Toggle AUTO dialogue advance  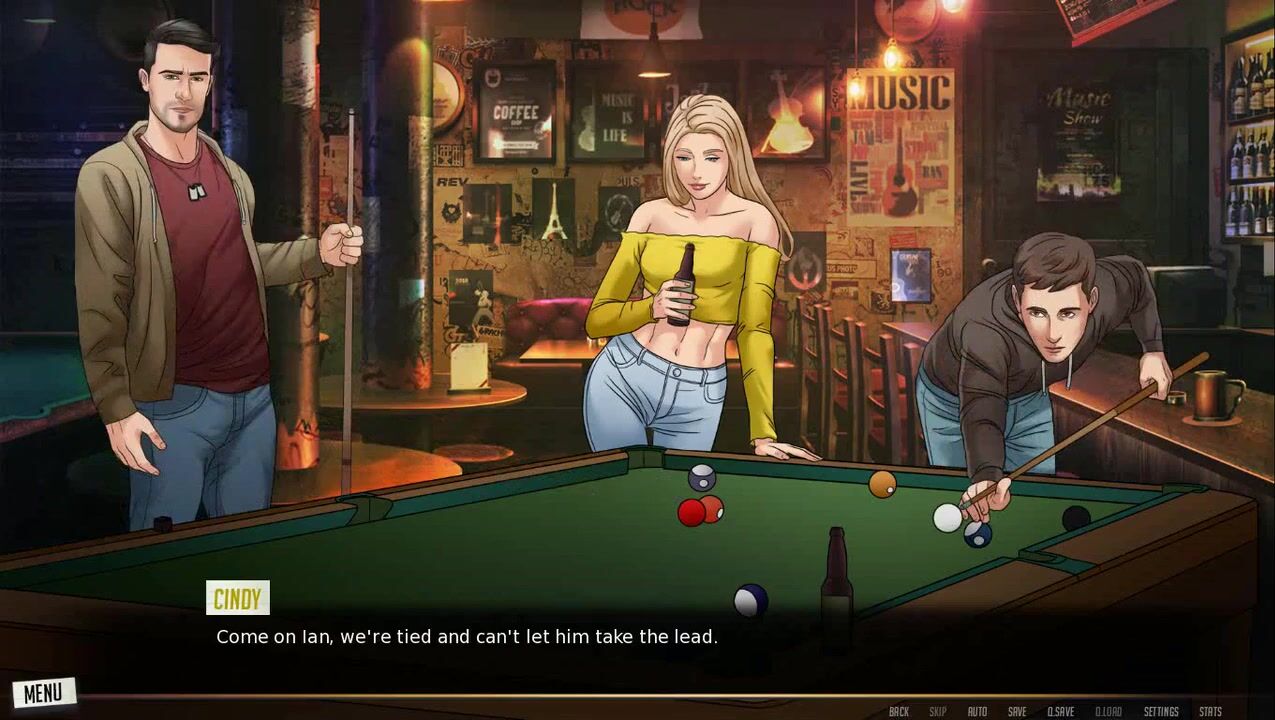[x=977, y=712]
